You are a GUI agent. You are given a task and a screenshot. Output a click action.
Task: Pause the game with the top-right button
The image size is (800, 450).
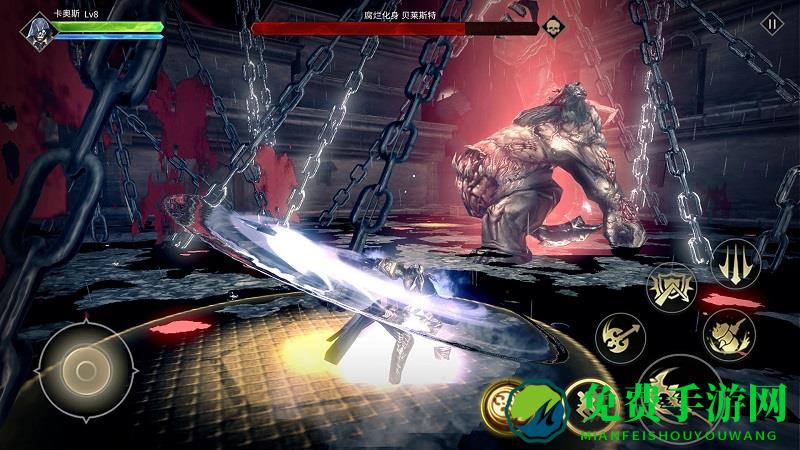(x=772, y=23)
